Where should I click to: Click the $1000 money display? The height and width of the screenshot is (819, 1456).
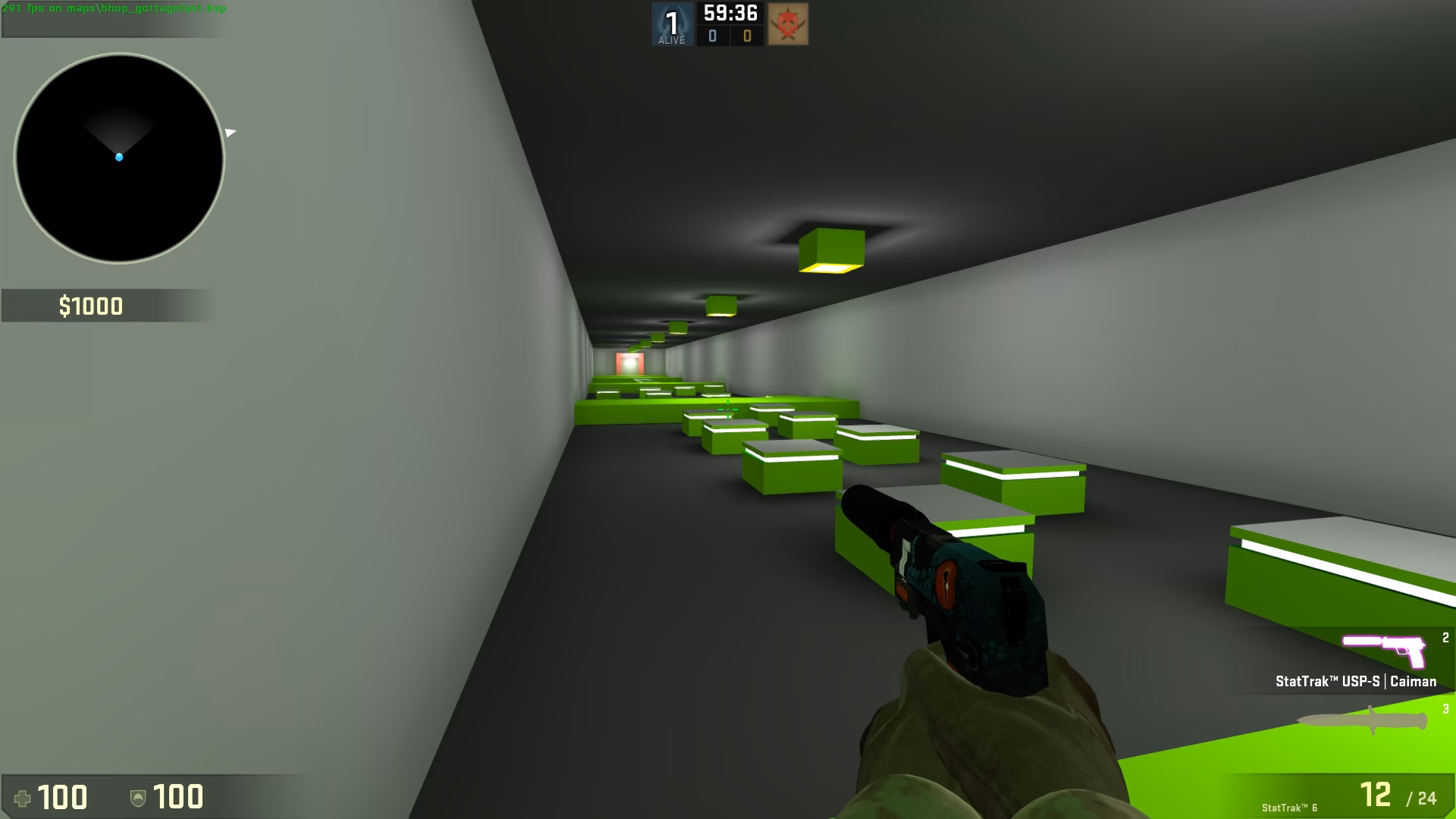click(x=91, y=307)
